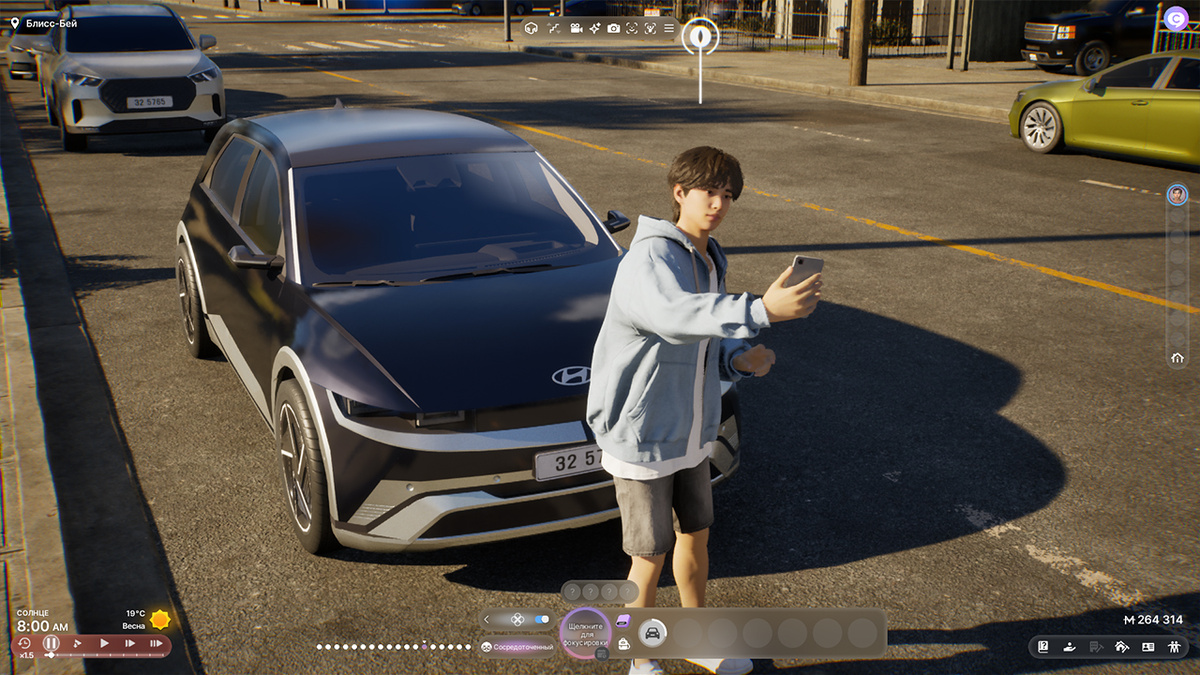
Task: Click the rewind clock icon
Action: click(x=24, y=643)
